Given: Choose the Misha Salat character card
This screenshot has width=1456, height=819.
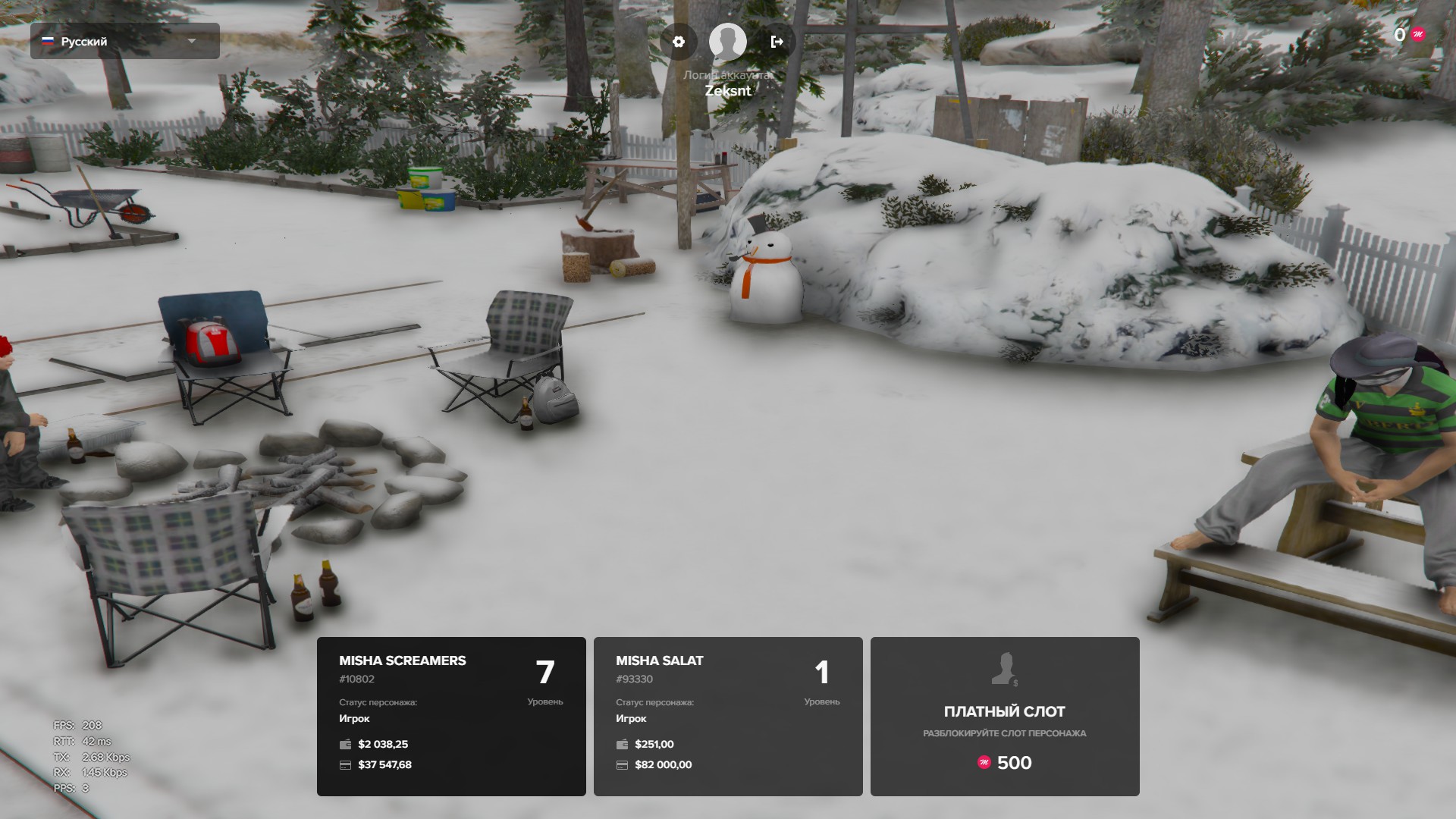Looking at the screenshot, I should pos(728,716).
